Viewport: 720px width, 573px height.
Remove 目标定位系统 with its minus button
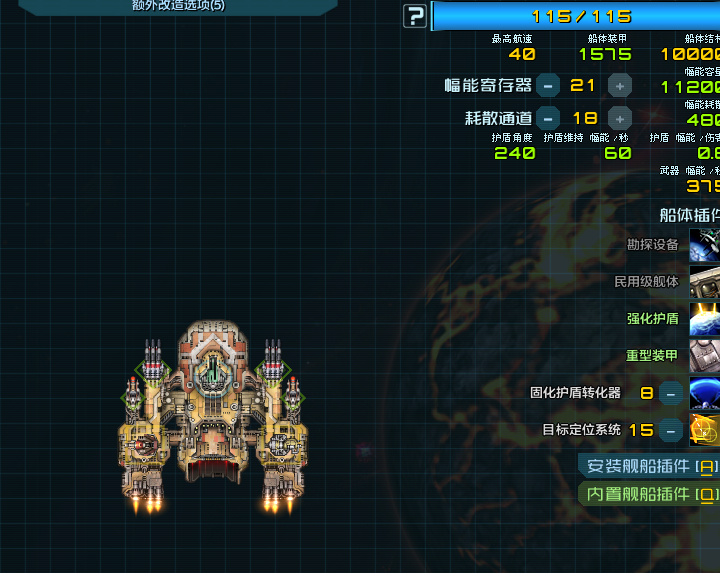coord(672,431)
